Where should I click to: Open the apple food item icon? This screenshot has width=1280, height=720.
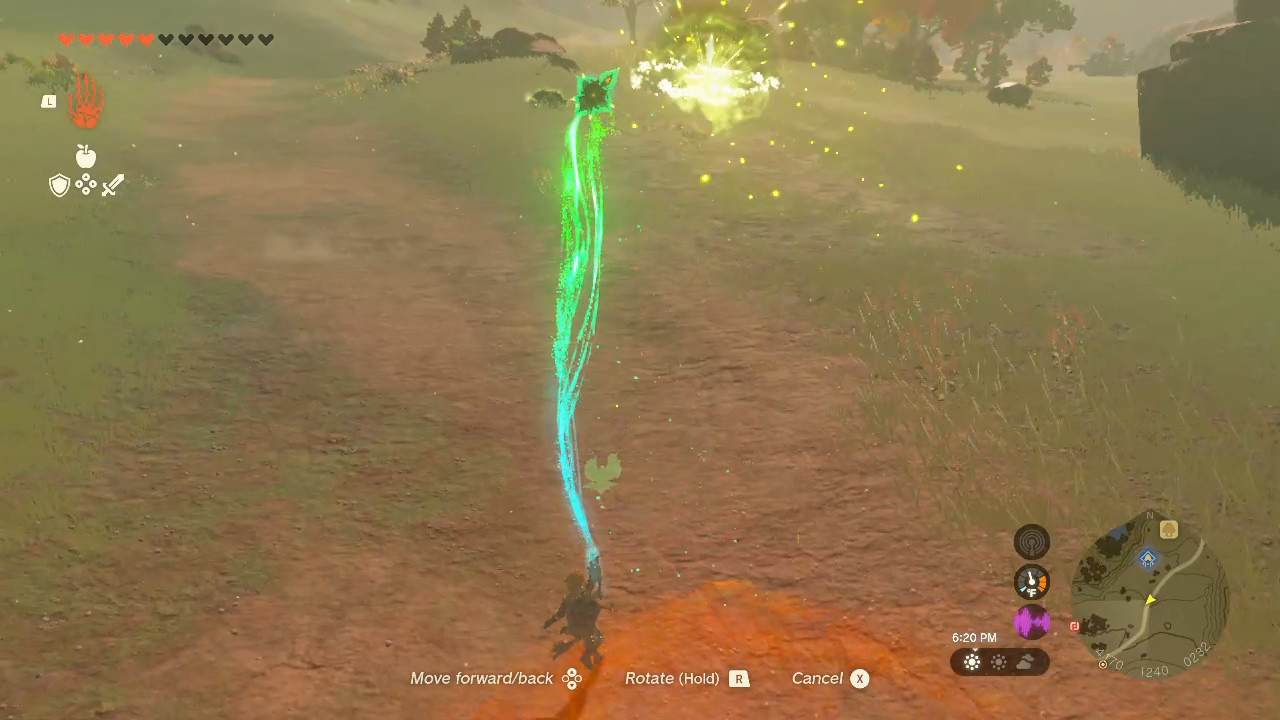tap(85, 156)
